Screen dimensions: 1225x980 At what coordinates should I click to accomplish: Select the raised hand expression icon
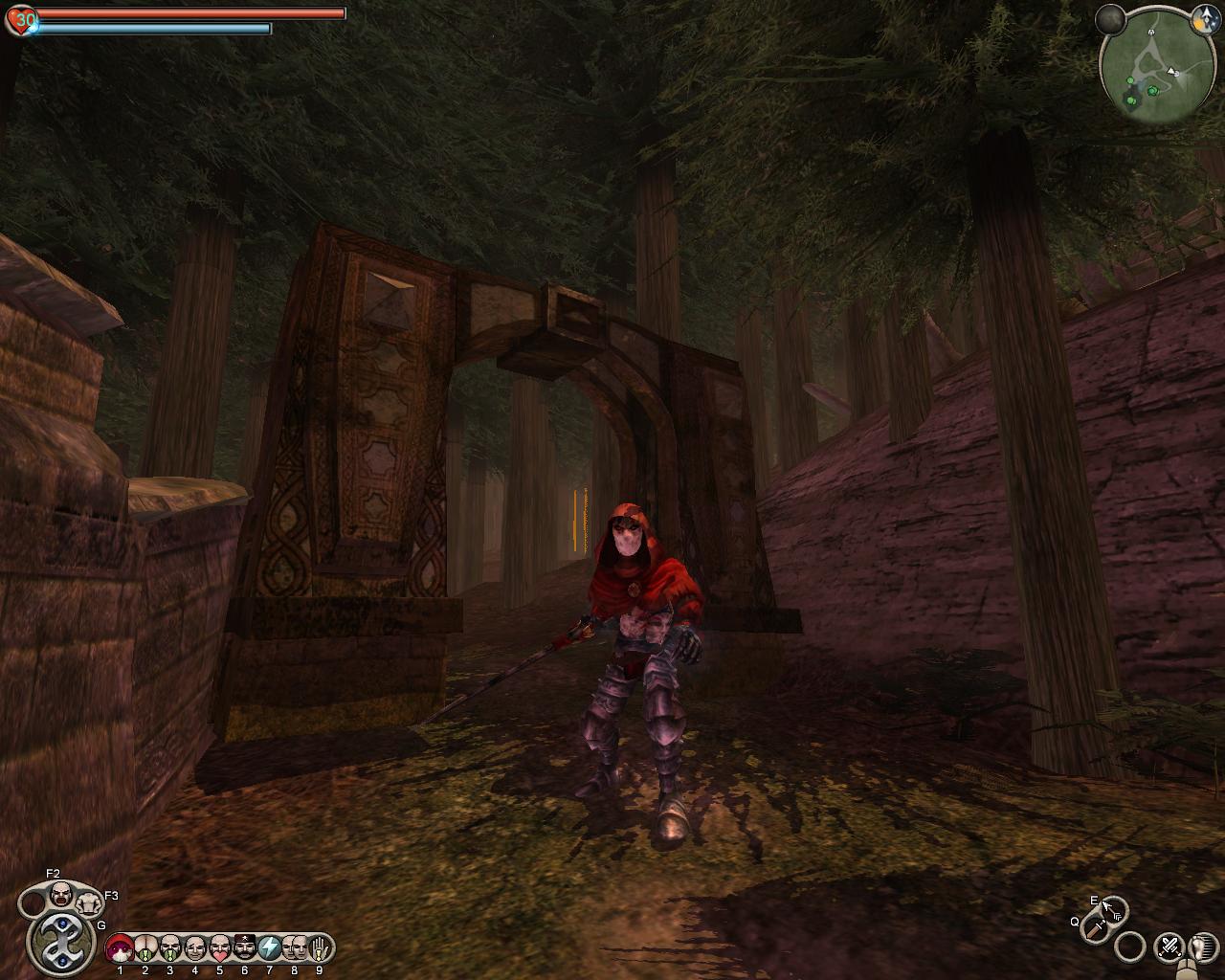coord(320,947)
